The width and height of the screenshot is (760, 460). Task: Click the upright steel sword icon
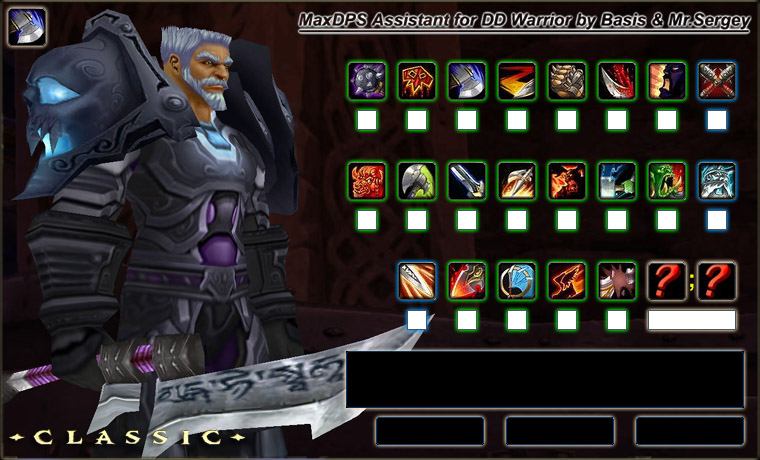[467, 181]
